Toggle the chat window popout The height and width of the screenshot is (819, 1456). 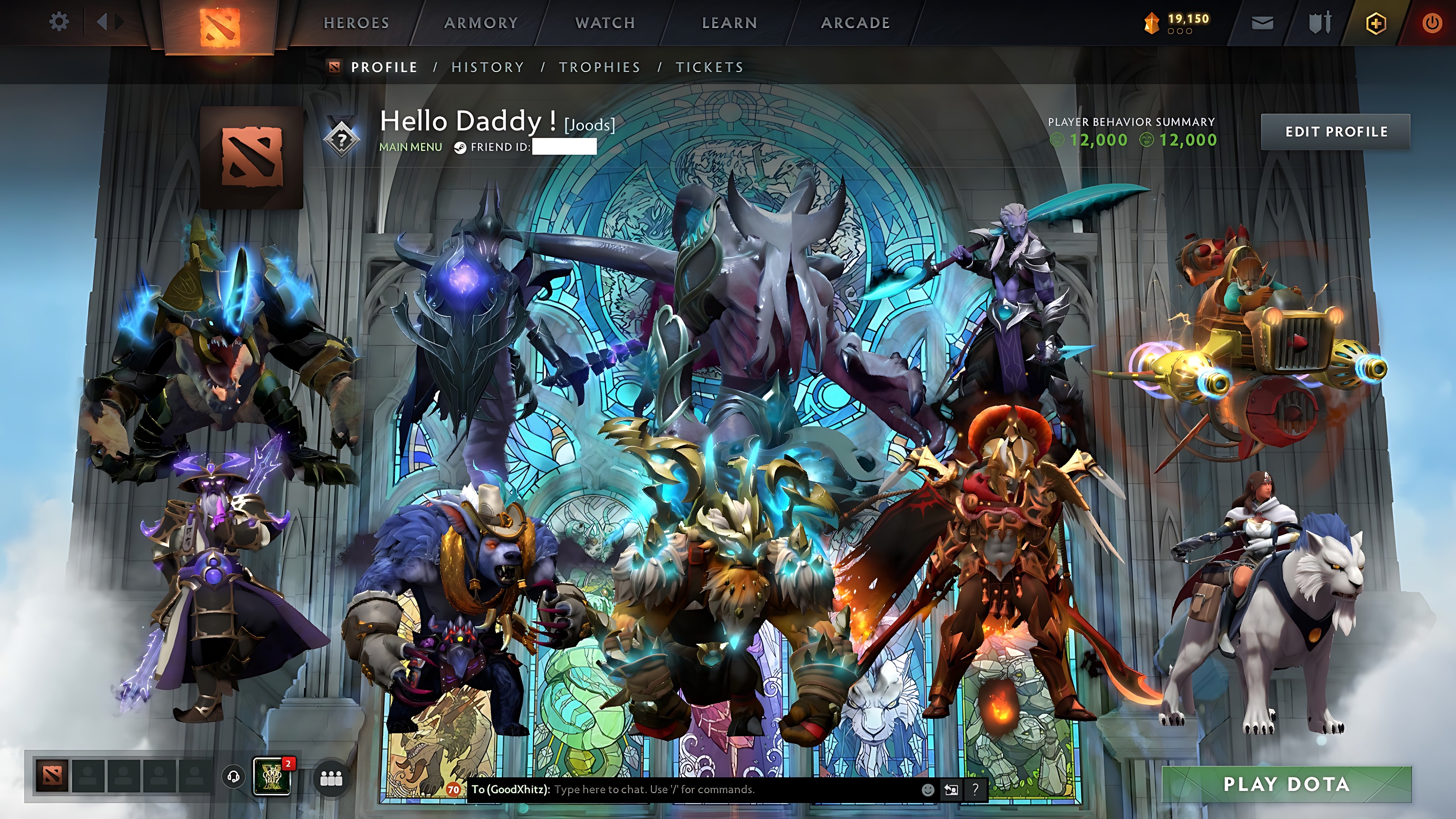pyautogui.click(x=952, y=790)
